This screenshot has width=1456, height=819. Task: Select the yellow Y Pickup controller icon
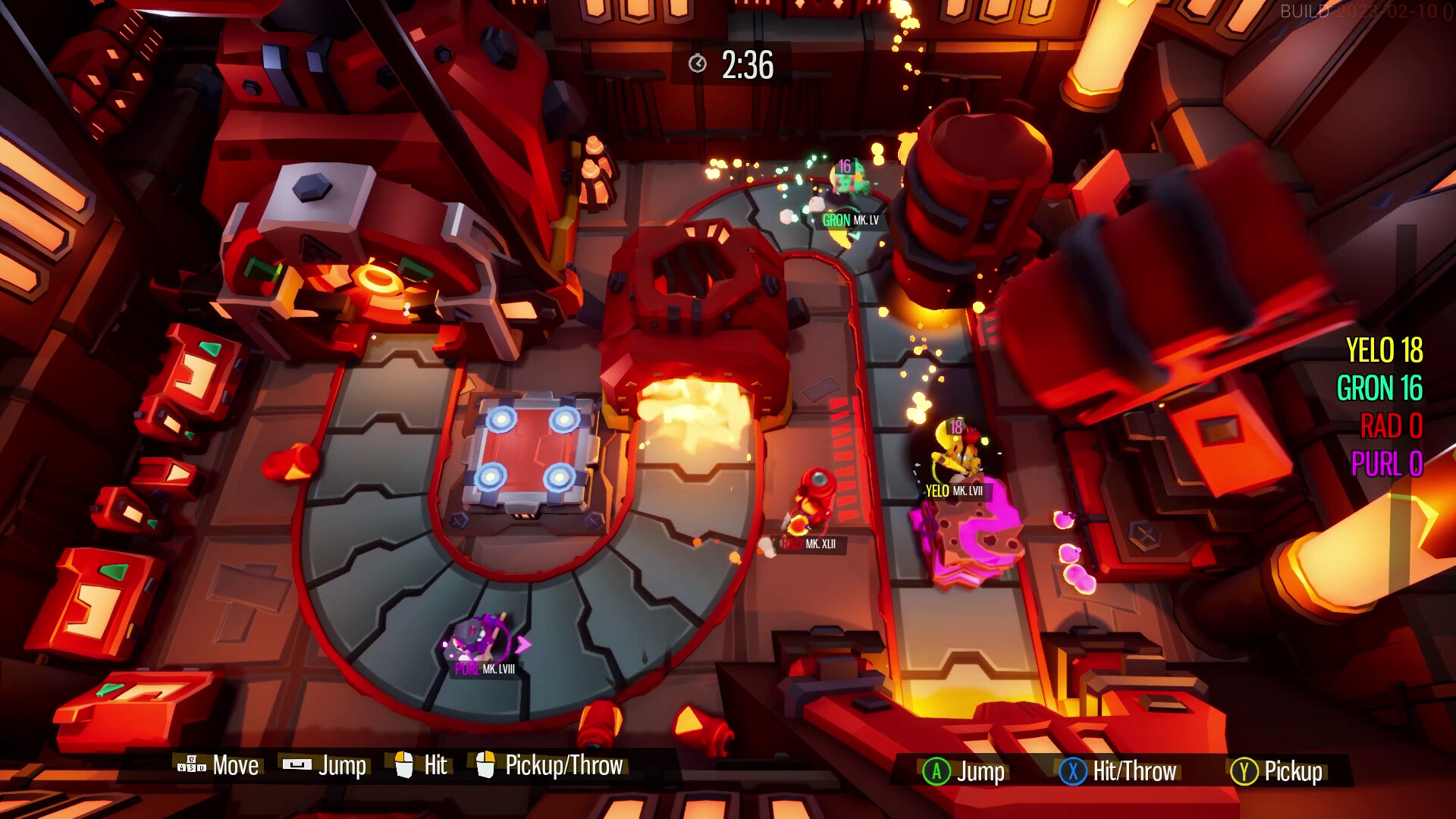click(x=1243, y=772)
